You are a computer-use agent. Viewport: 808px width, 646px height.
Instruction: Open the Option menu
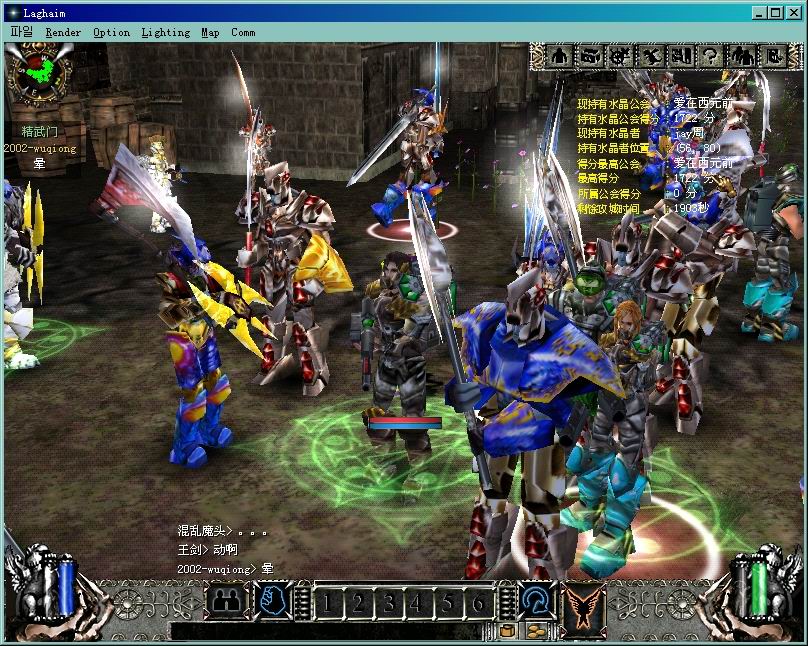111,32
